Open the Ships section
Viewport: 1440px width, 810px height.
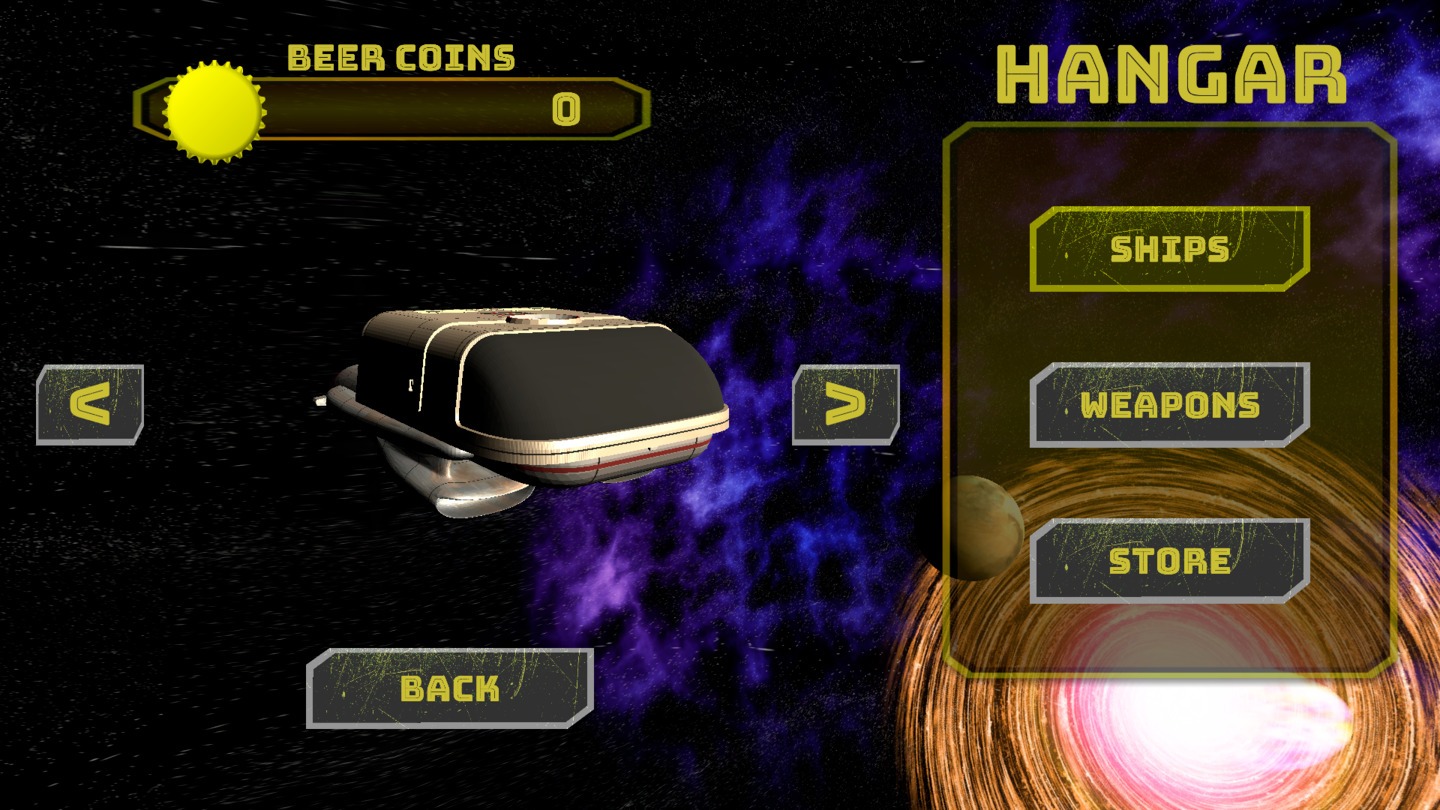click(1169, 249)
